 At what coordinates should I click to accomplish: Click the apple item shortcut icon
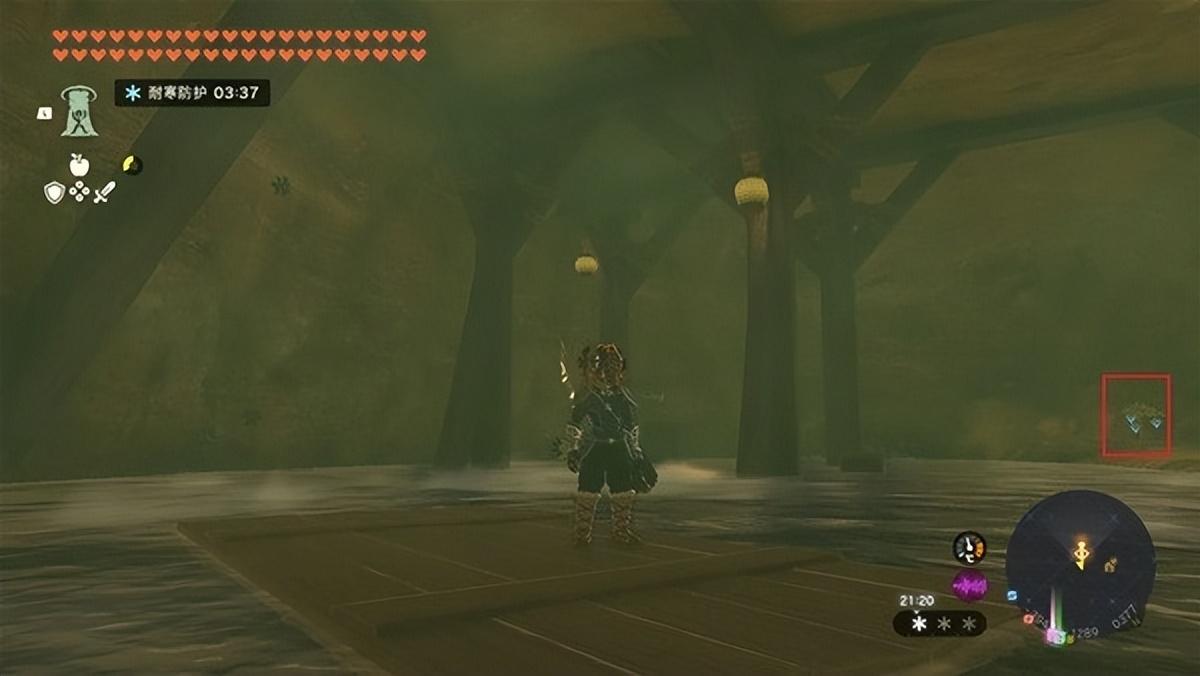tap(79, 164)
